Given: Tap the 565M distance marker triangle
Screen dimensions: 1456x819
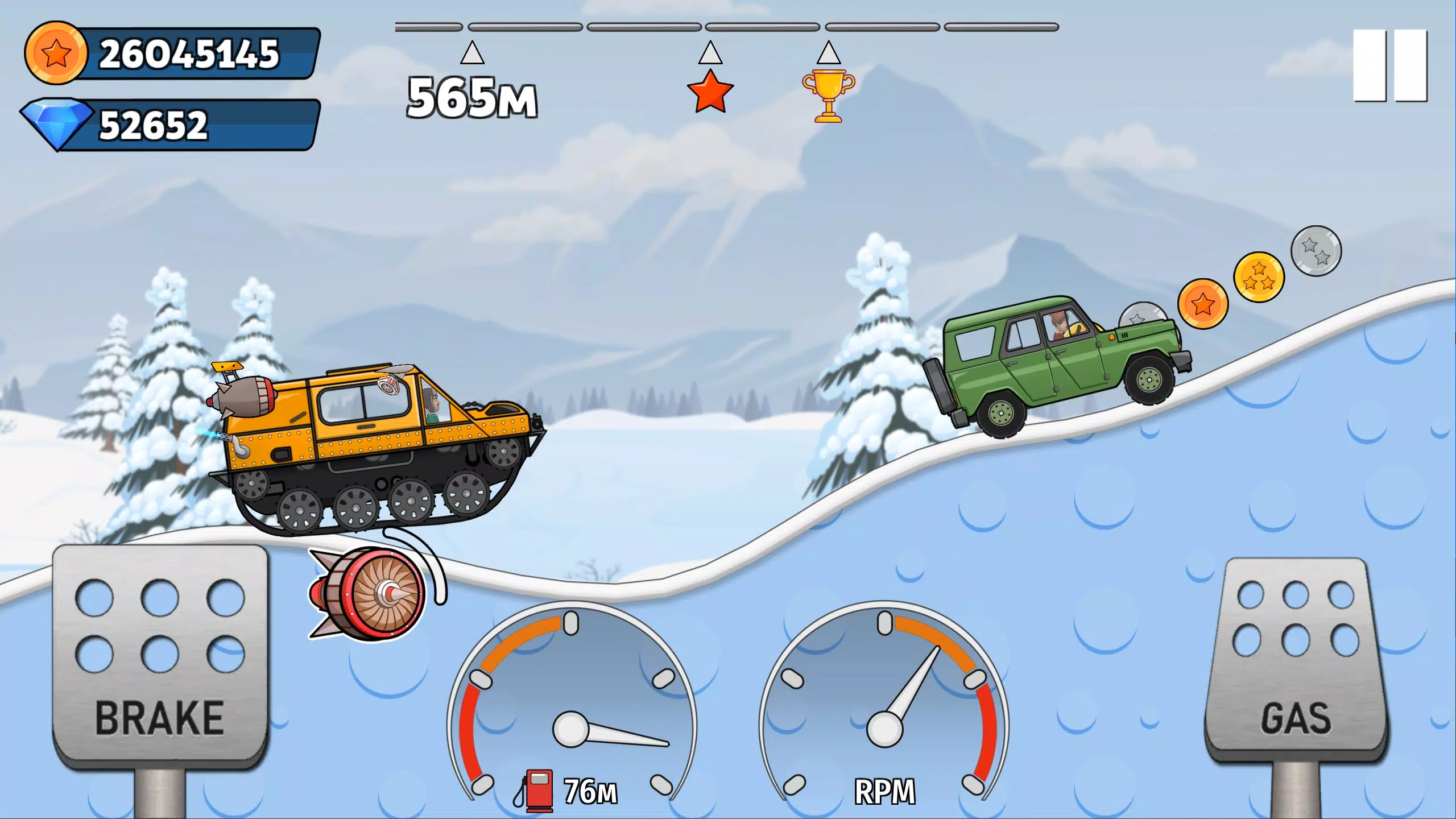Looking at the screenshot, I should tap(471, 54).
